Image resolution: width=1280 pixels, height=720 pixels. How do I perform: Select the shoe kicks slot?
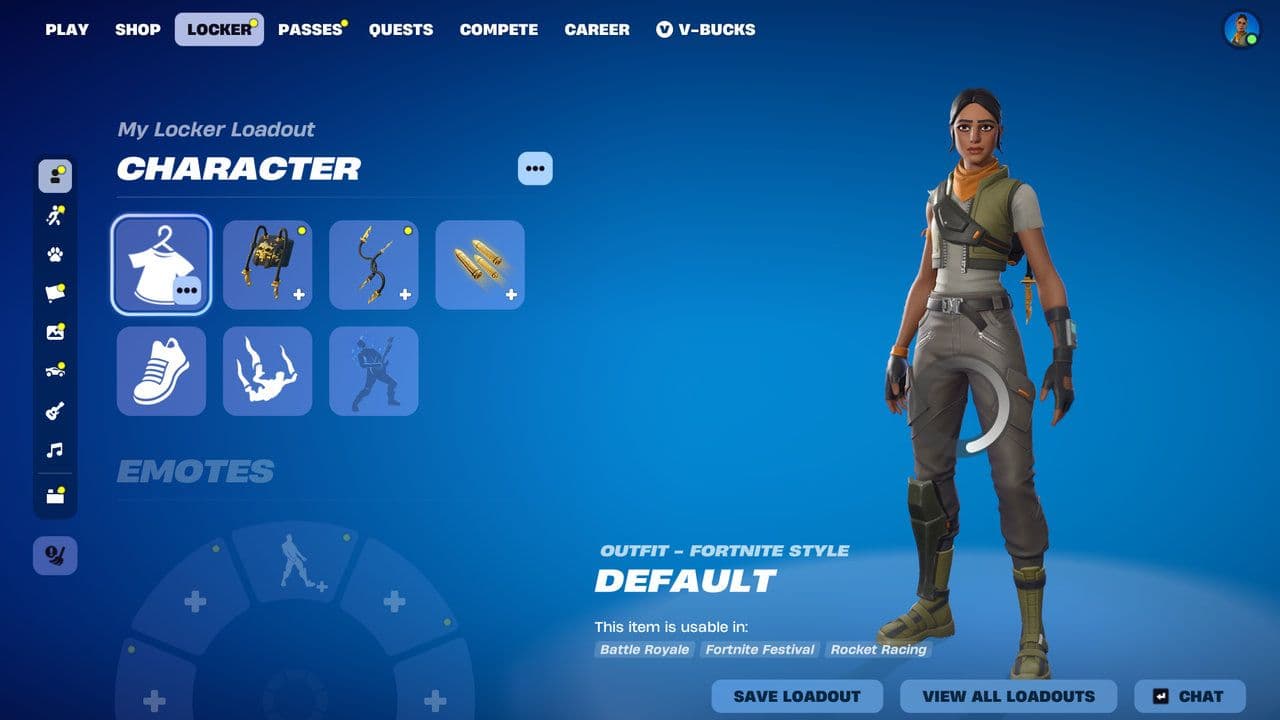(x=161, y=371)
